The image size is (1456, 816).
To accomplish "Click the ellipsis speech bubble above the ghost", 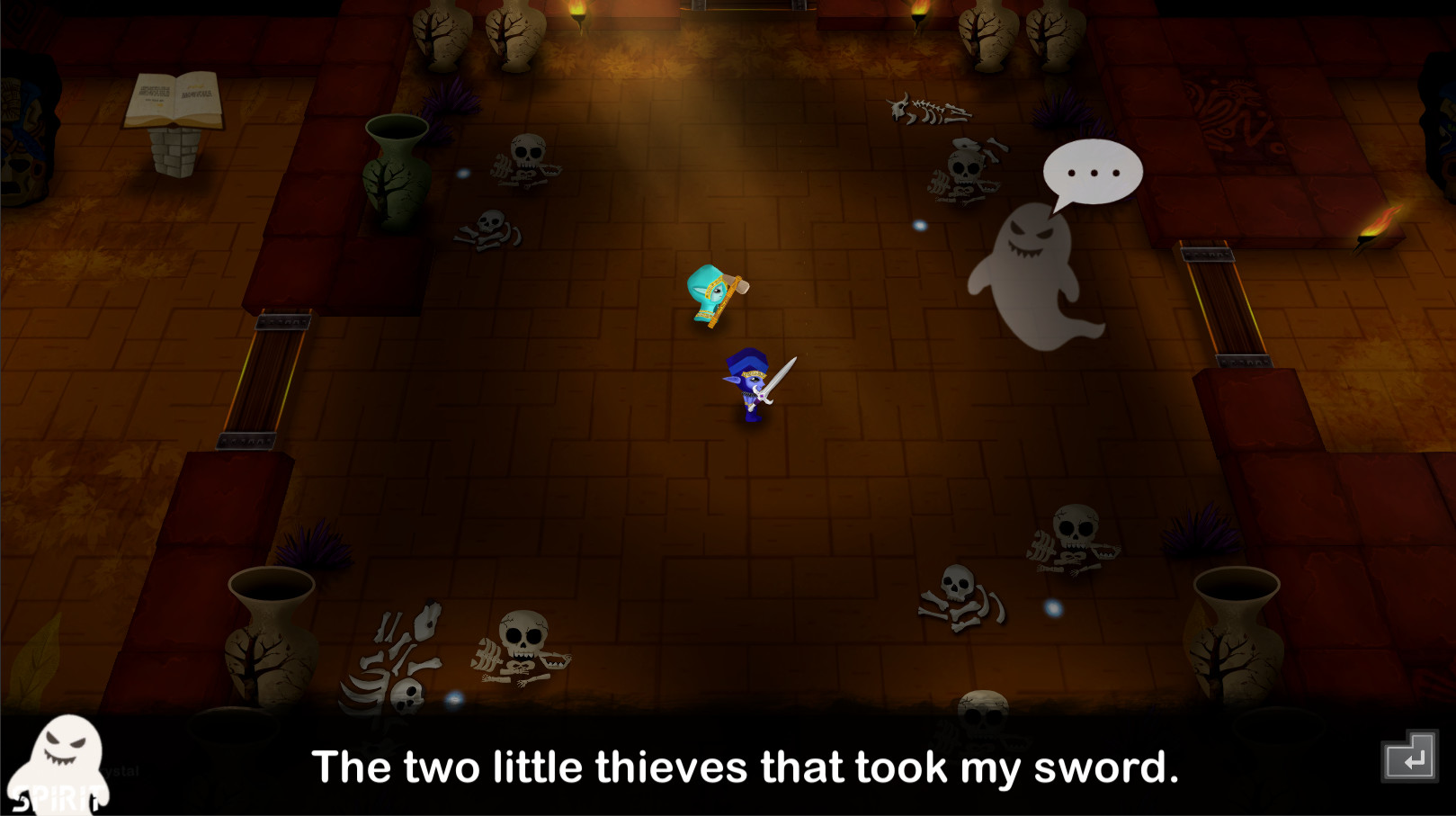I will click(1093, 171).
